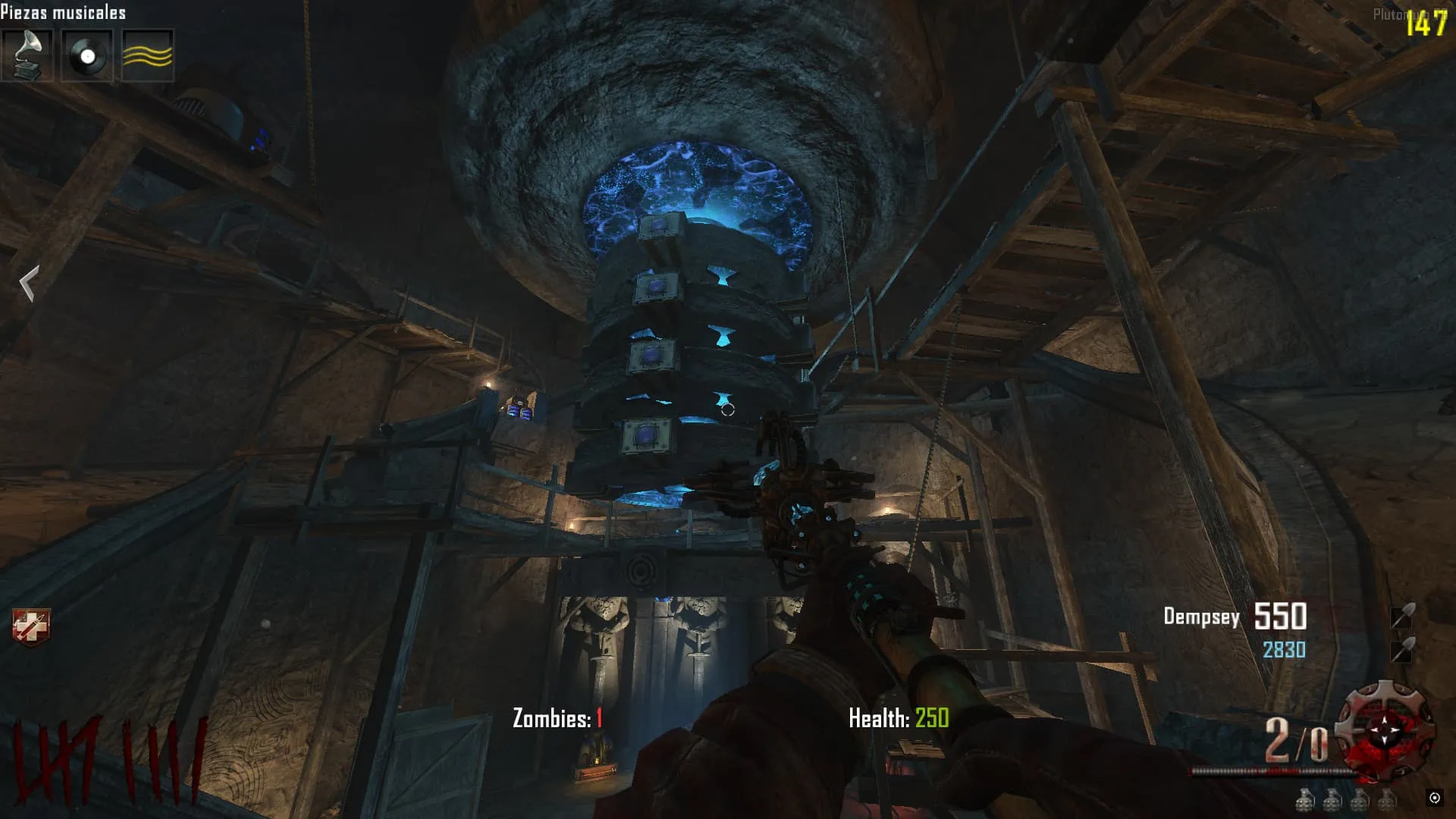Click the gear-shaped d-pad weapon indicator
The height and width of the screenshot is (819, 1456).
click(x=1385, y=730)
